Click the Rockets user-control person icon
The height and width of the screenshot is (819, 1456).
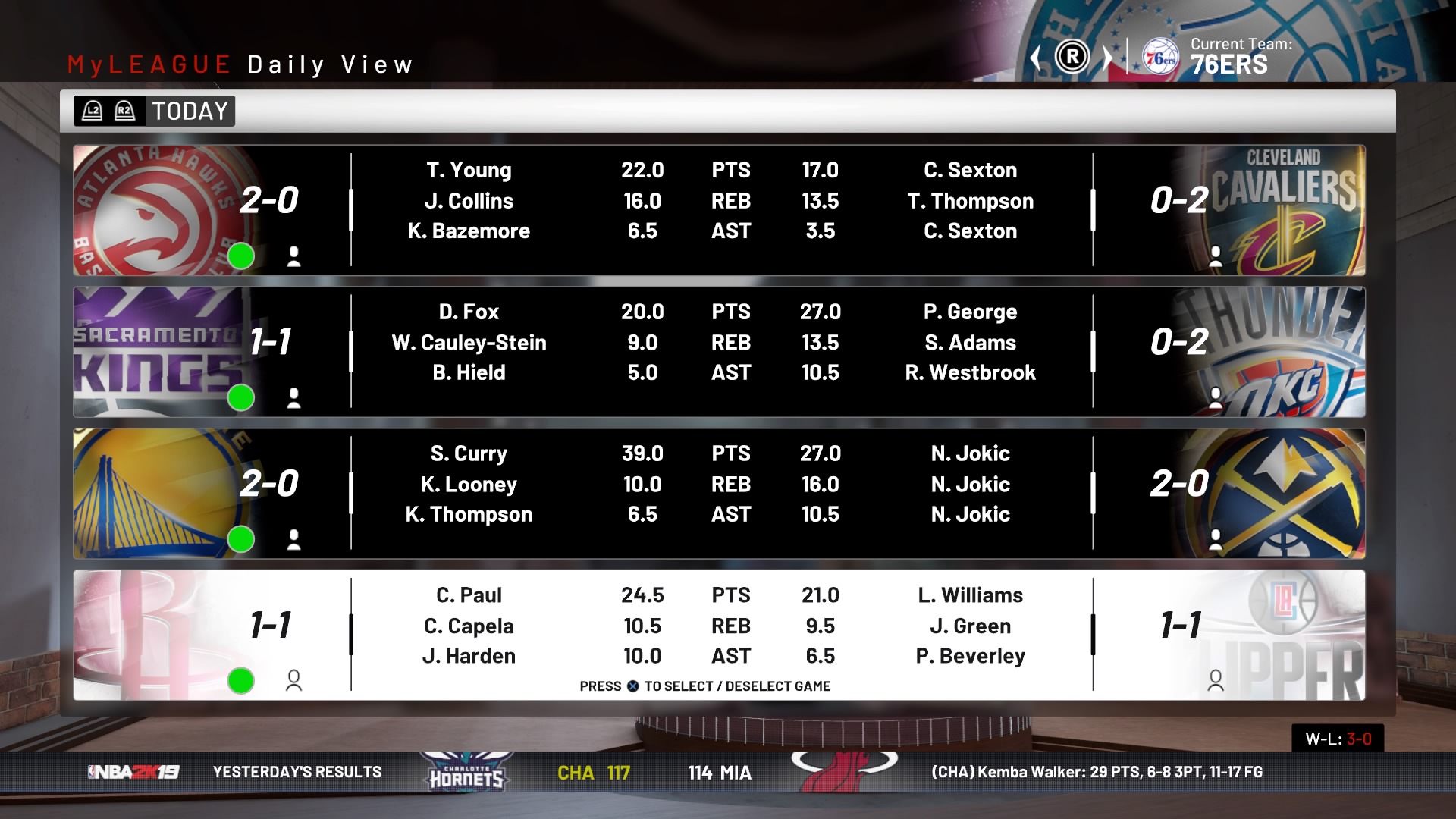pyautogui.click(x=293, y=681)
